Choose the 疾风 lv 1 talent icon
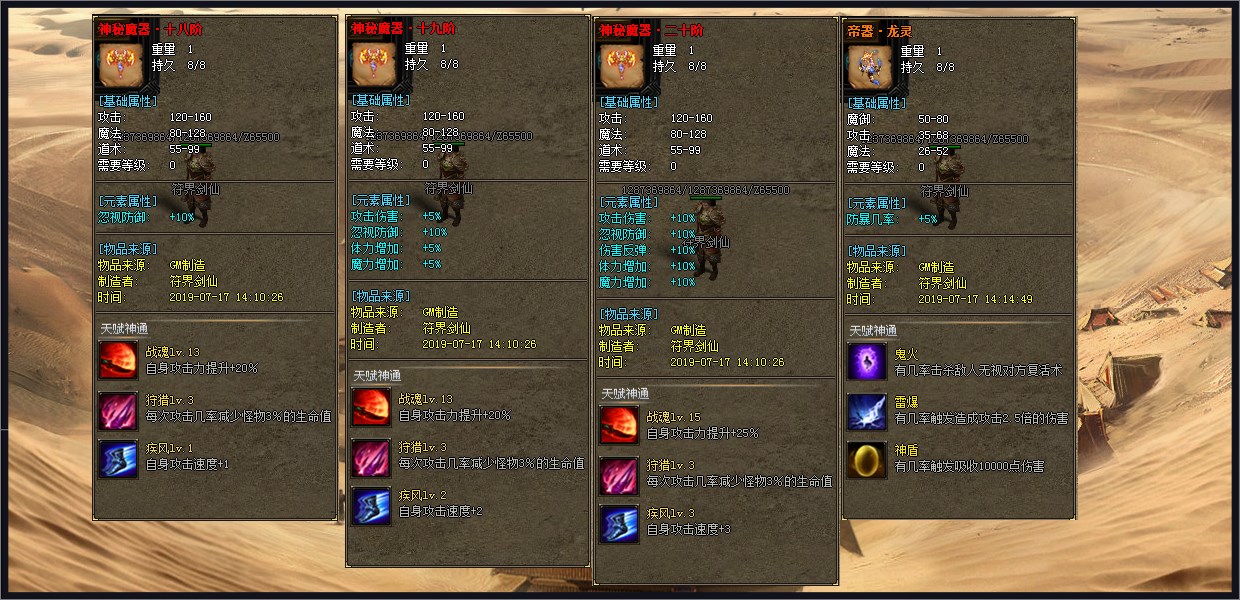Image resolution: width=1240 pixels, height=600 pixels. point(118,458)
